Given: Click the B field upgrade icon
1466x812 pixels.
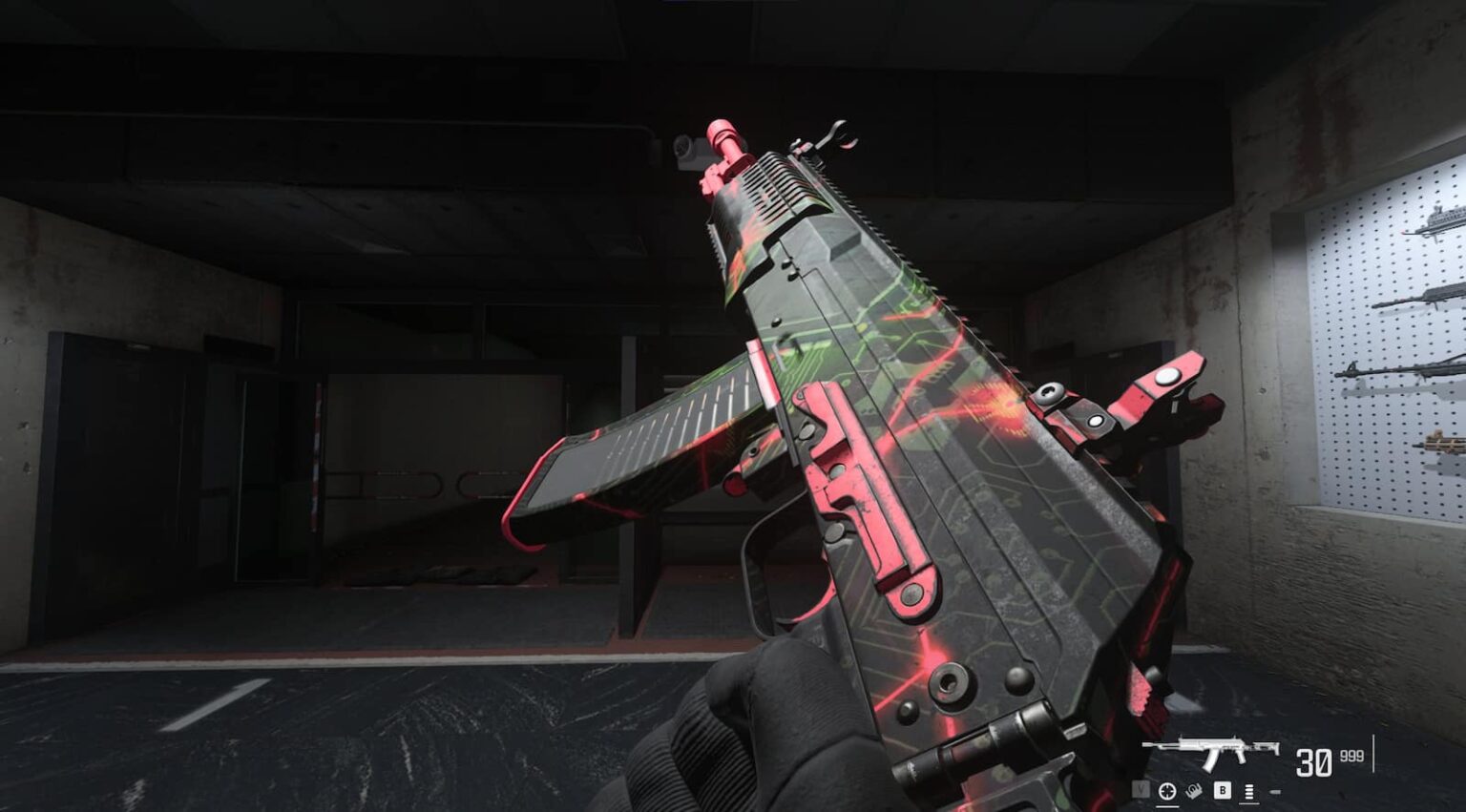Looking at the screenshot, I should (1223, 790).
